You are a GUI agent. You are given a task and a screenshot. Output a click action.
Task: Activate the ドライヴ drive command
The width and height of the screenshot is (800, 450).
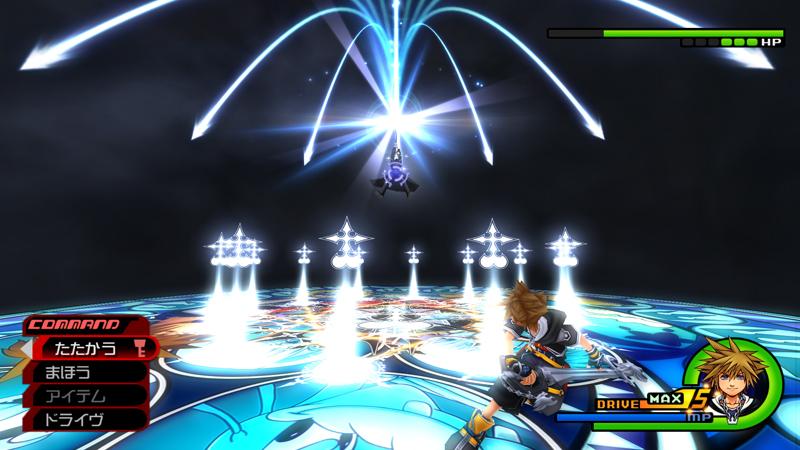[80, 420]
